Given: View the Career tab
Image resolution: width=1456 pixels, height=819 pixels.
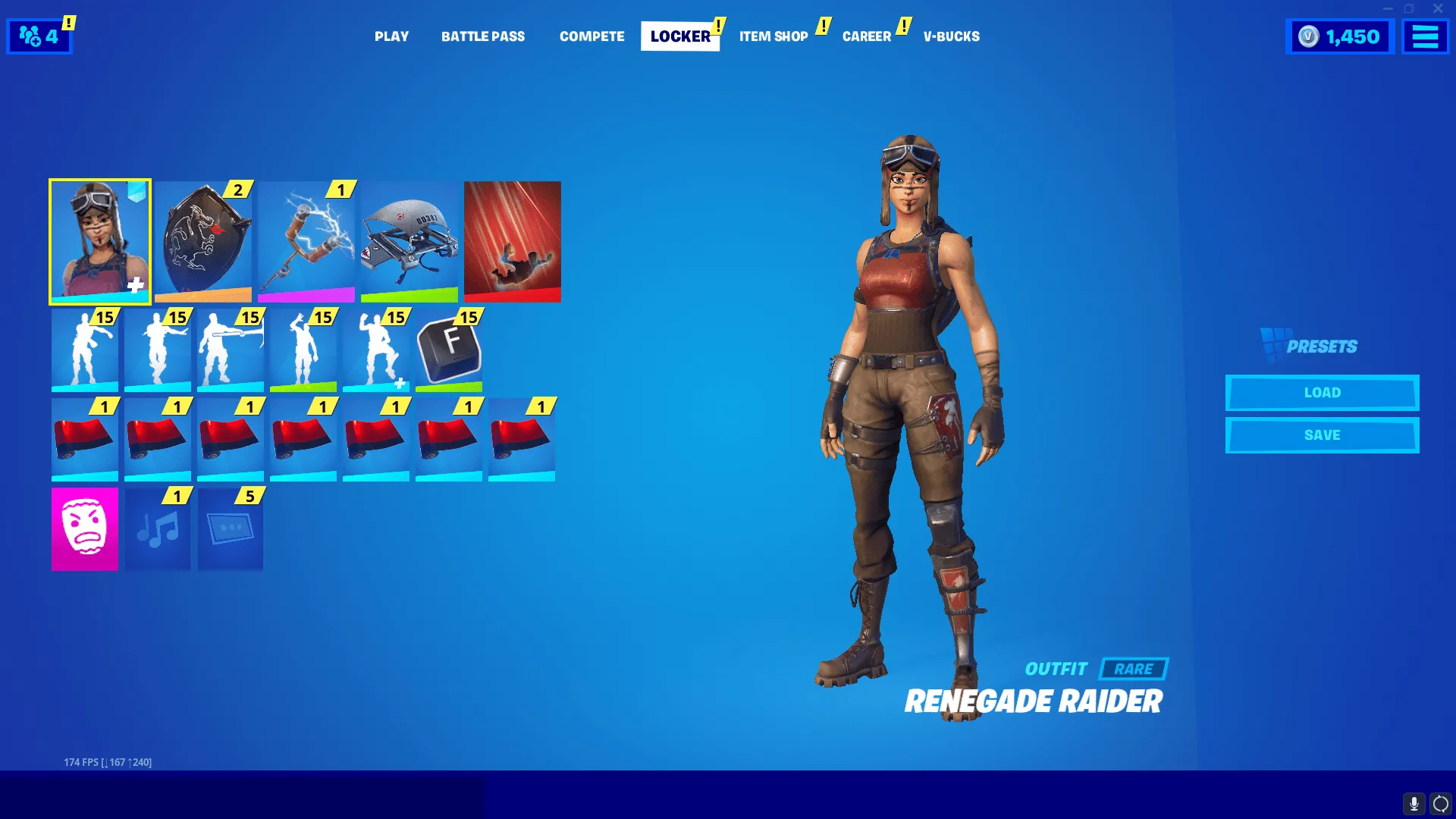Looking at the screenshot, I should coord(867,36).
